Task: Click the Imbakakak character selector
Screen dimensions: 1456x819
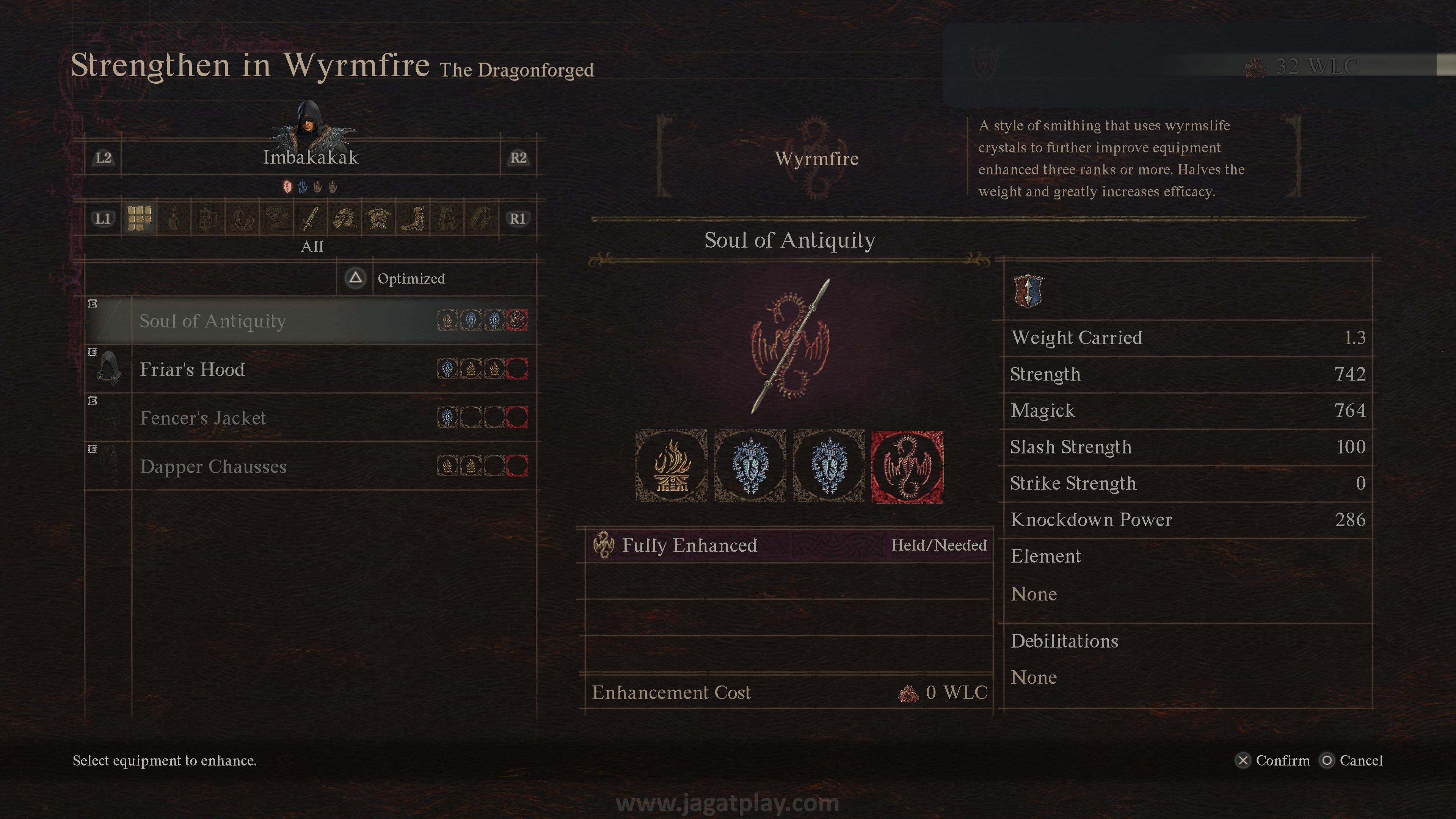Action: (x=310, y=157)
